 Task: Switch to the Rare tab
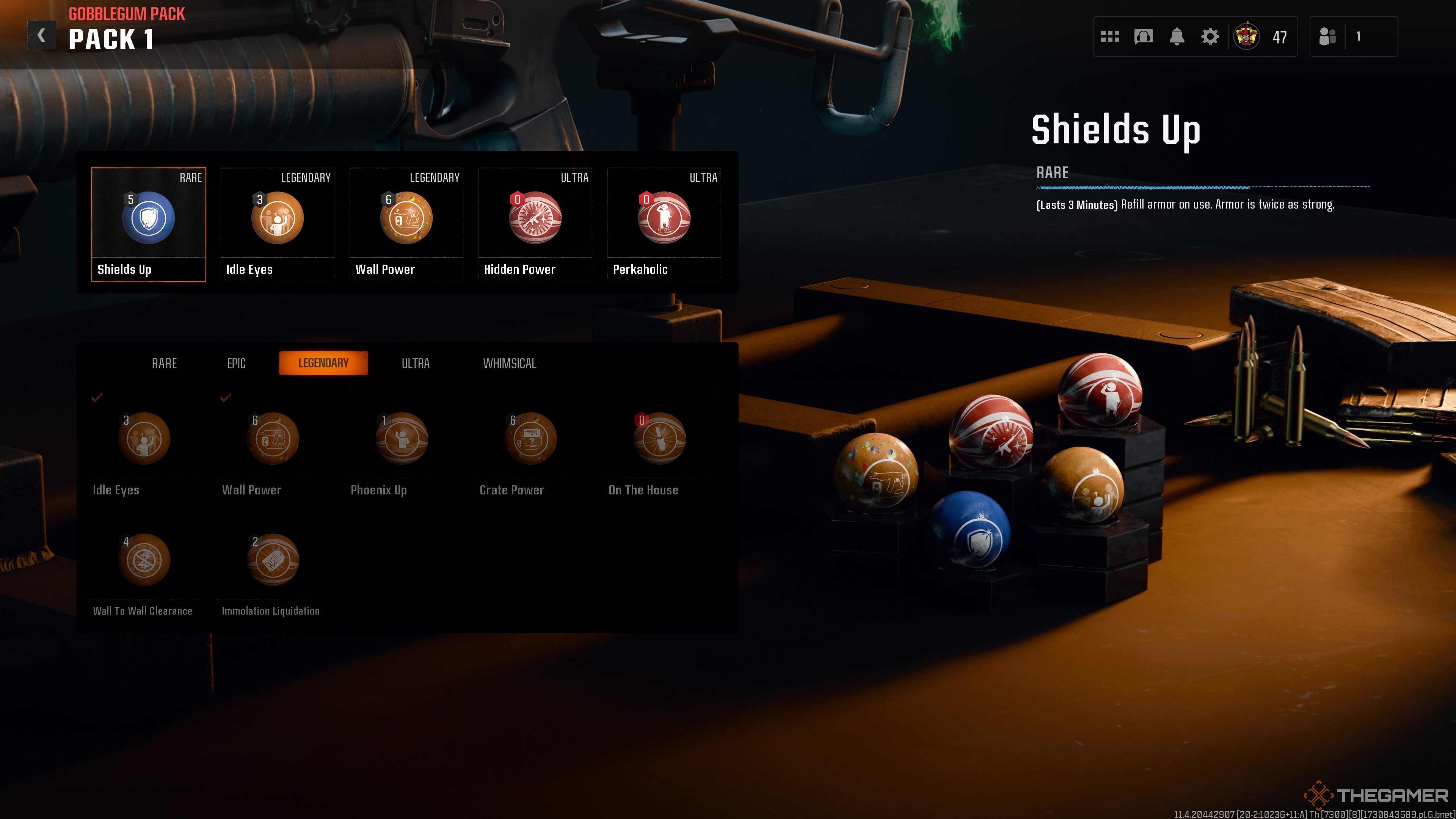[165, 364]
